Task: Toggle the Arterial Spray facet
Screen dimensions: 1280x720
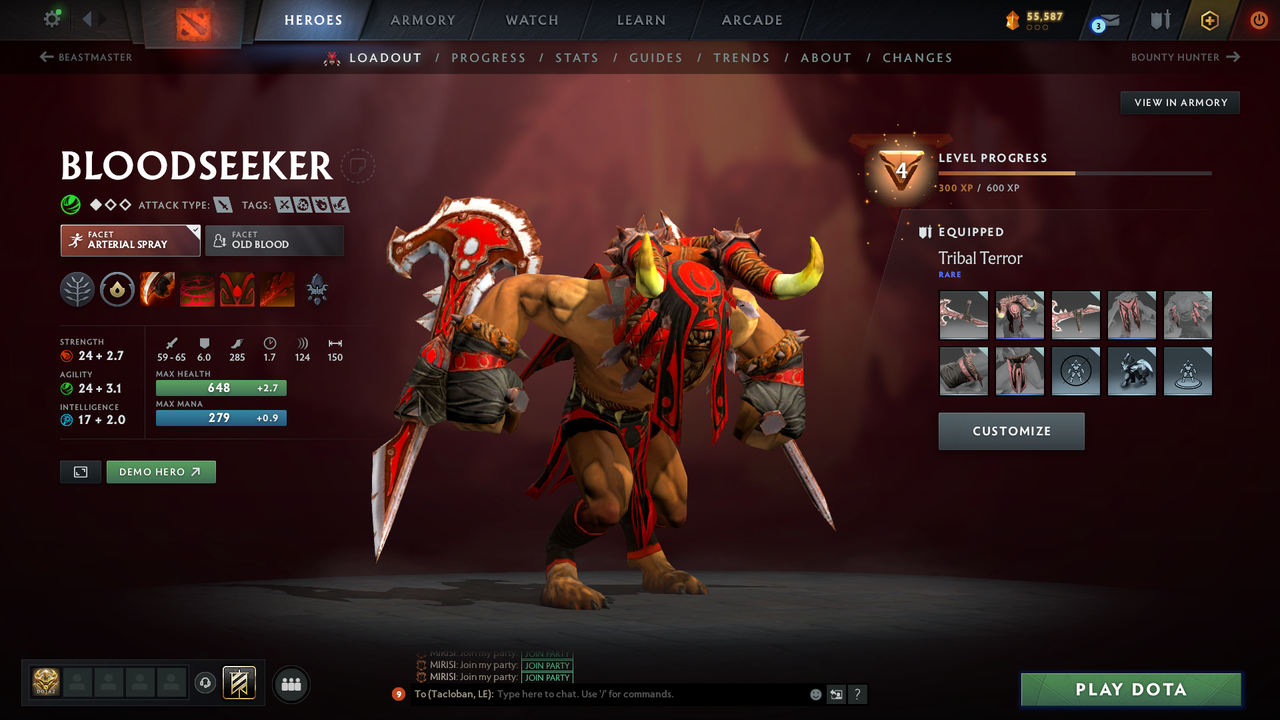Action: pyautogui.click(x=130, y=240)
